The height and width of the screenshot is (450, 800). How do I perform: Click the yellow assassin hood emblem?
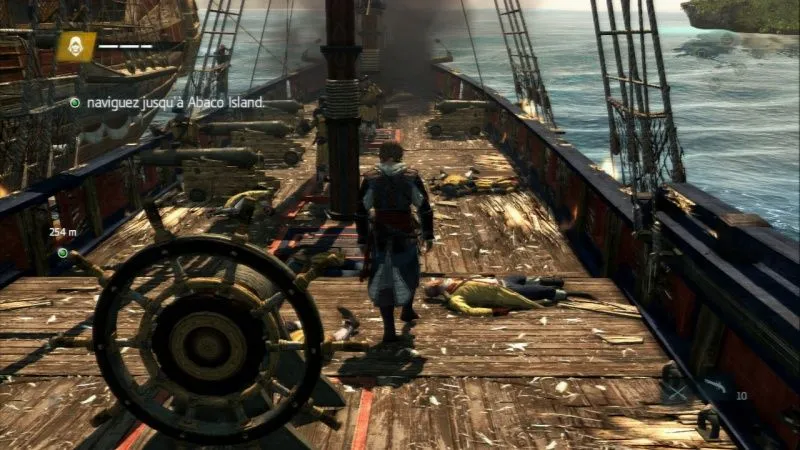75,46
